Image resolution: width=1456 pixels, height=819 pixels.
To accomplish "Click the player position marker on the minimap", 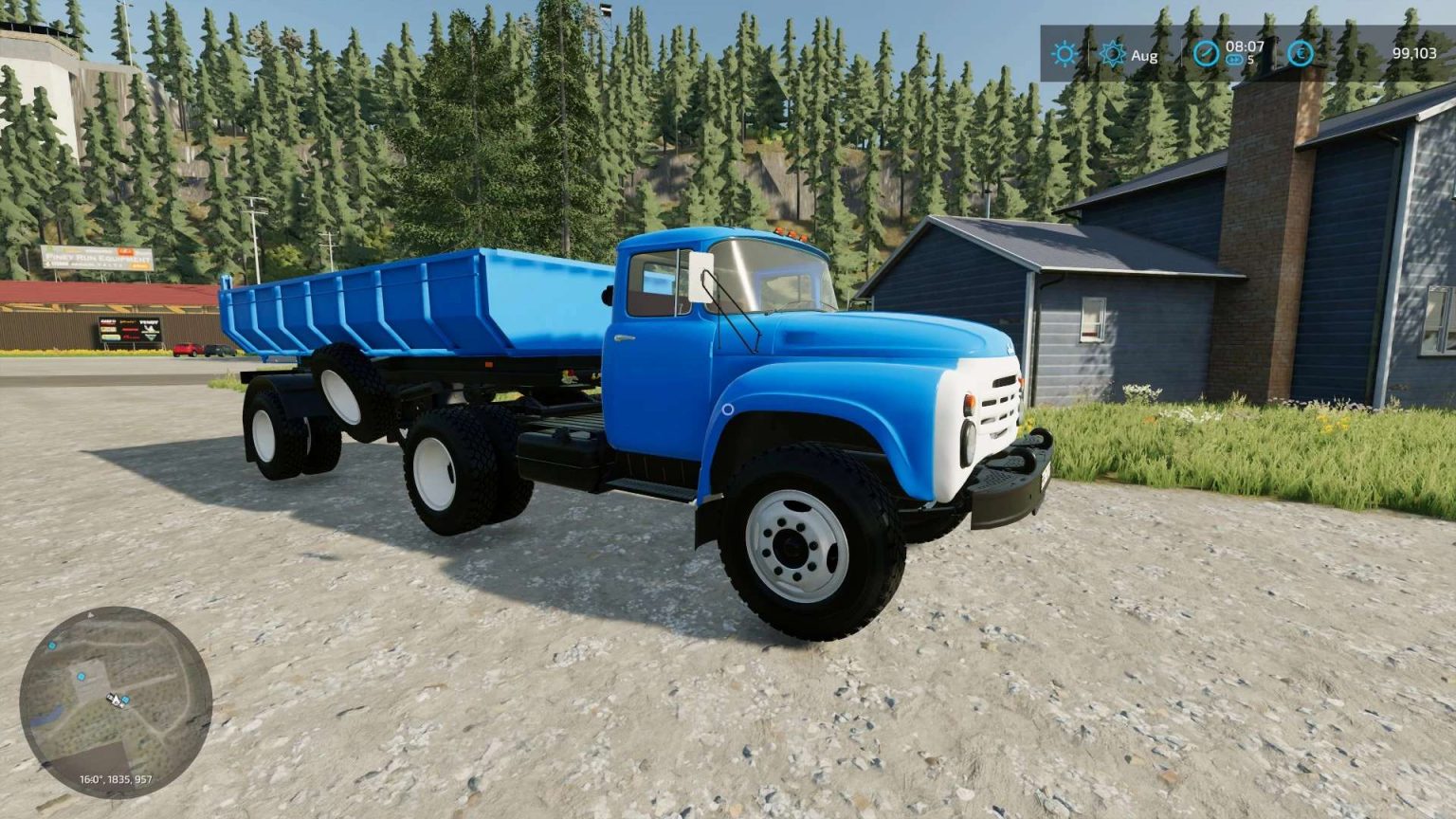I will point(114,699).
